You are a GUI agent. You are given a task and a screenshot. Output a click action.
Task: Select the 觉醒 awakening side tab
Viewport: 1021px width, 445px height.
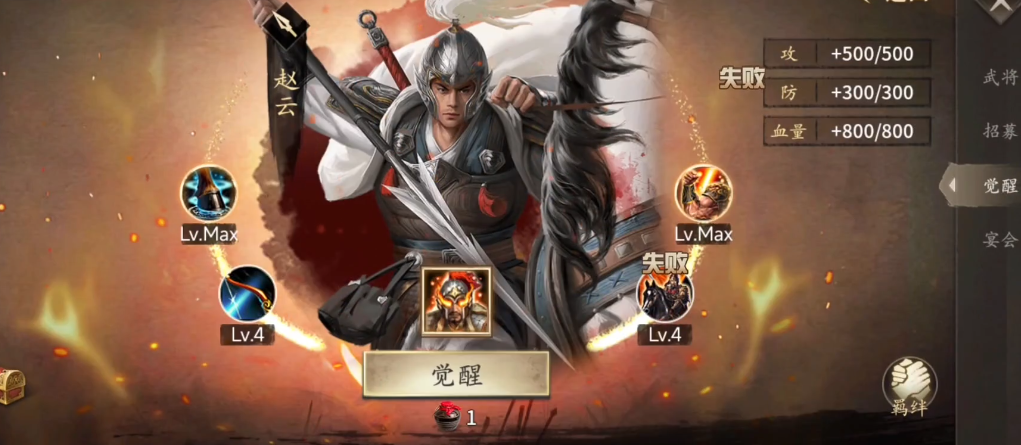[x=997, y=185]
